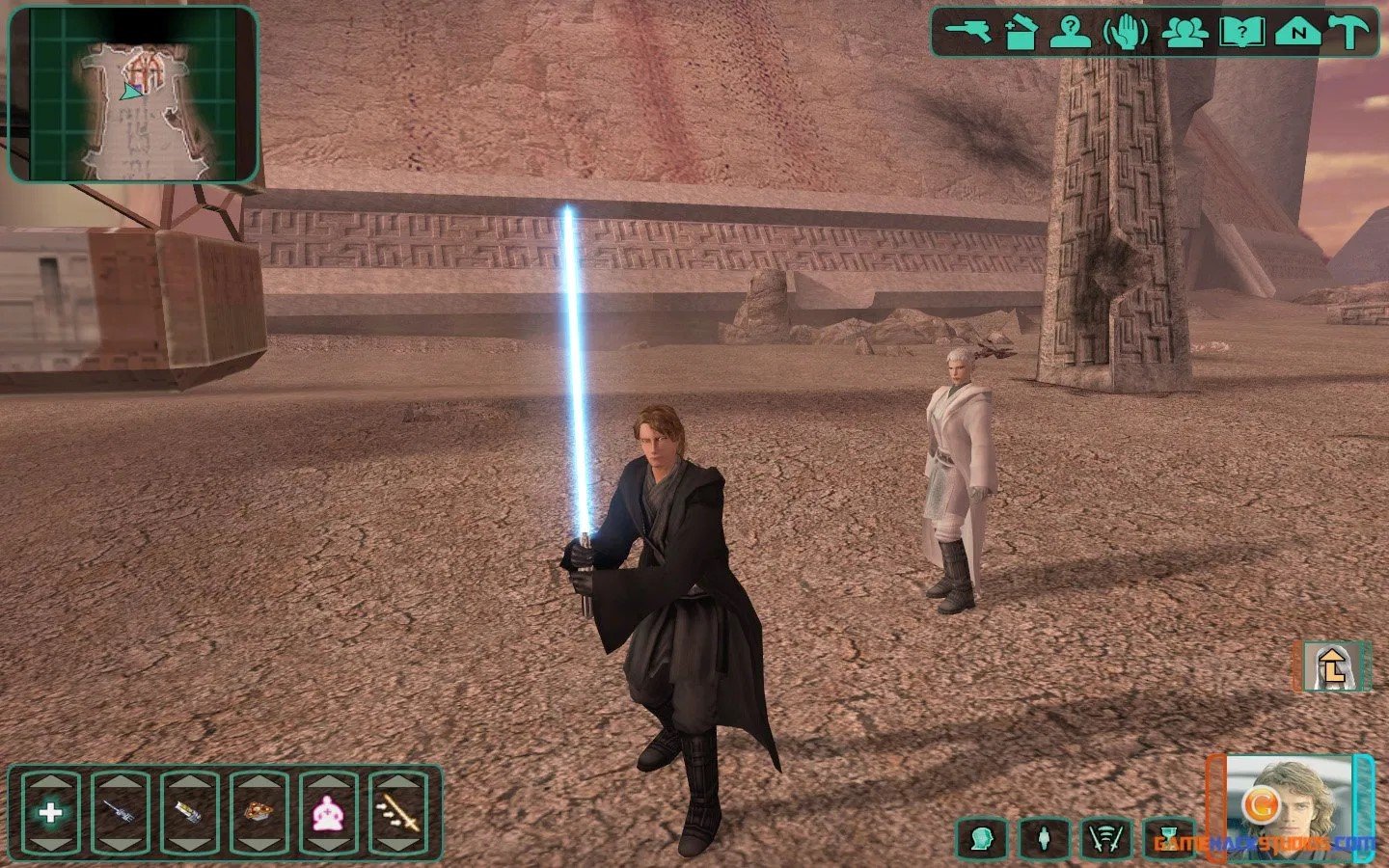
Task: Open the Party selection group icon
Action: click(x=1185, y=32)
